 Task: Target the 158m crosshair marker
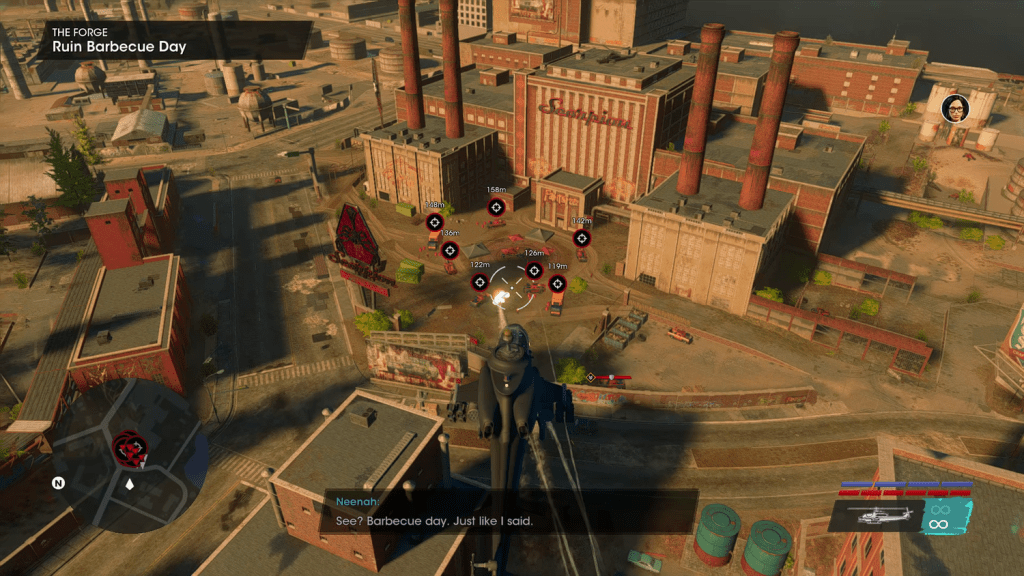tap(496, 207)
